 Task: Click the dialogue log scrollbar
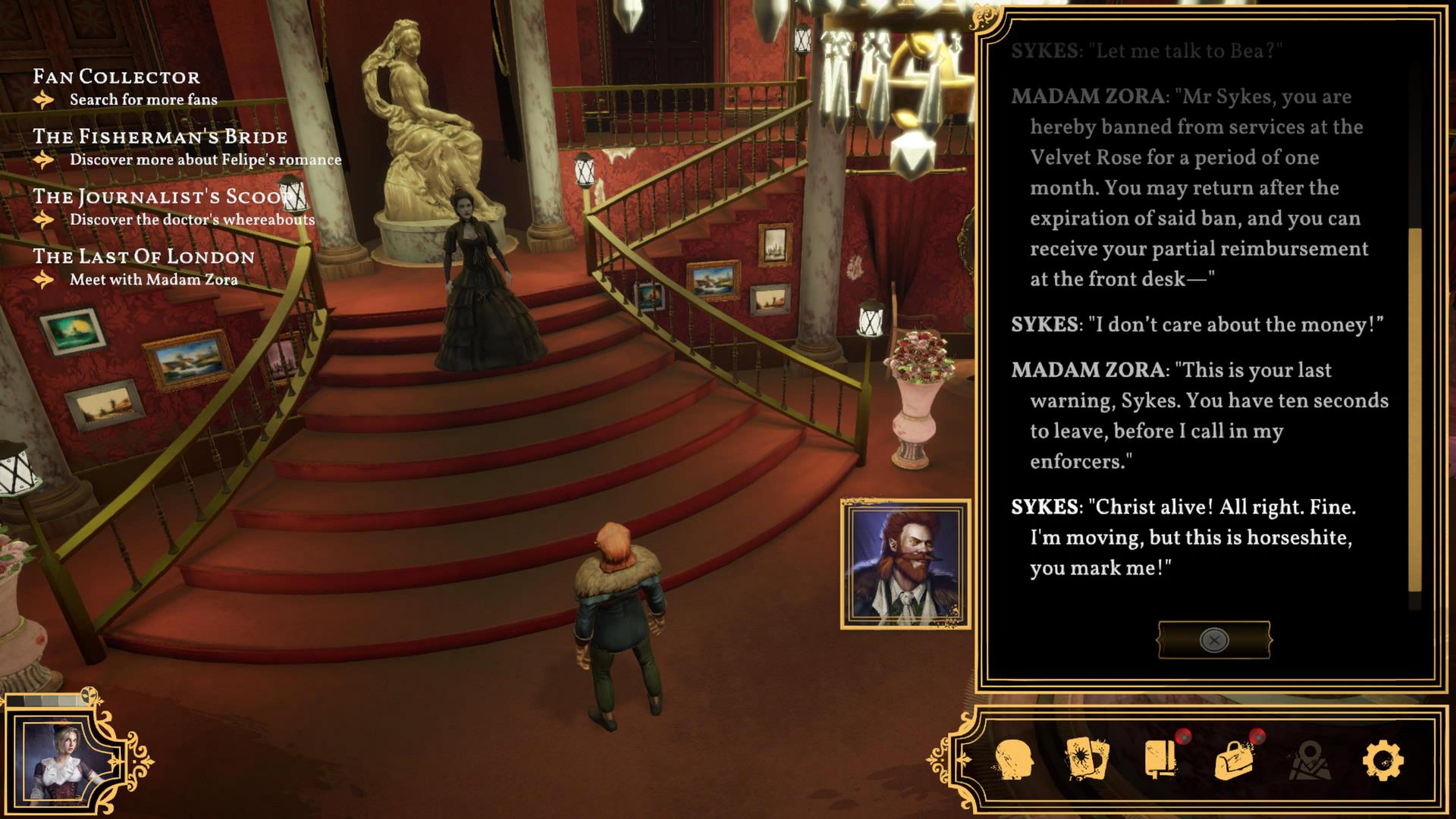point(1414,409)
